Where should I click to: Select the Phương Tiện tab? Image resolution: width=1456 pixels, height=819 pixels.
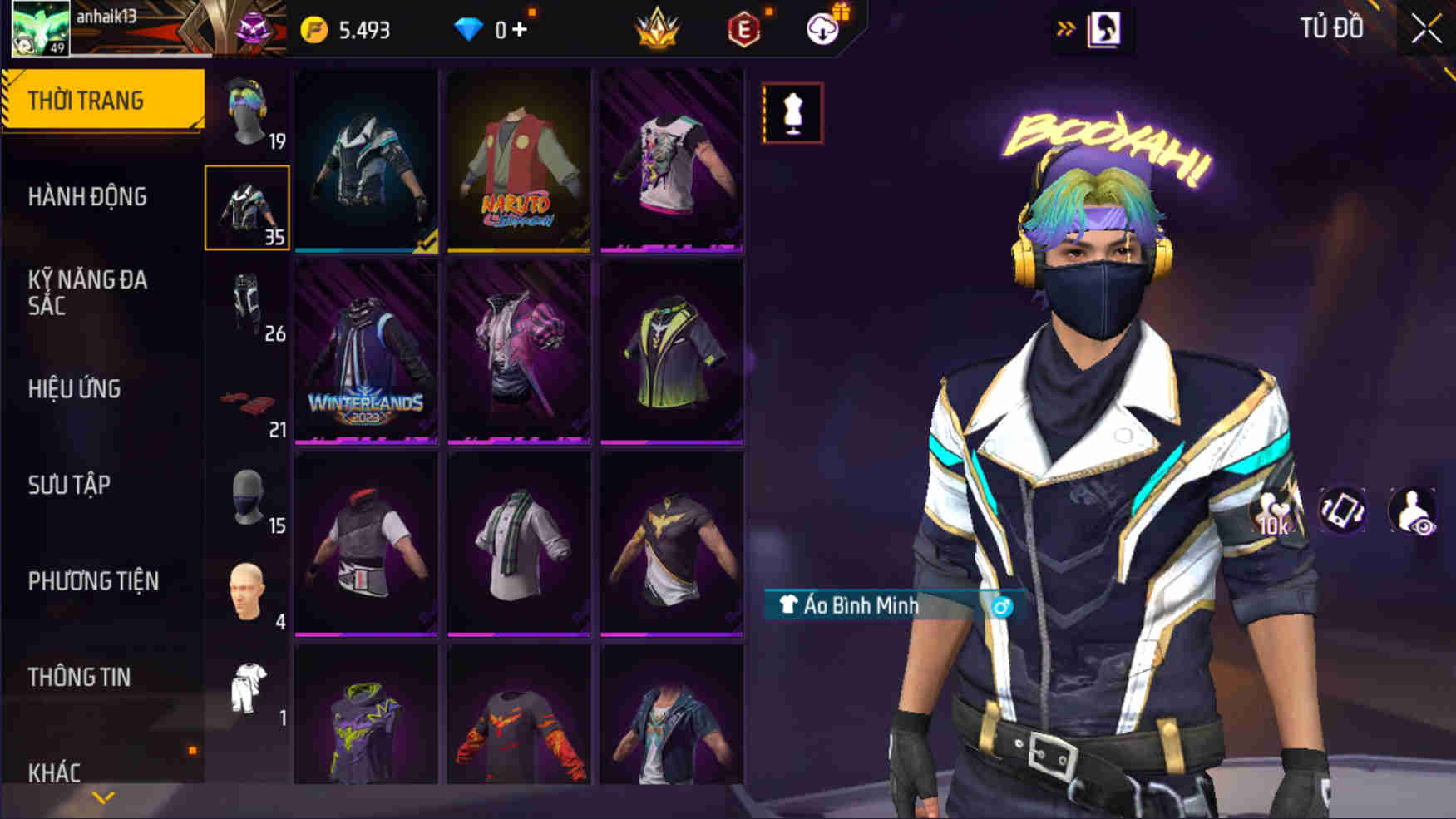point(93,581)
